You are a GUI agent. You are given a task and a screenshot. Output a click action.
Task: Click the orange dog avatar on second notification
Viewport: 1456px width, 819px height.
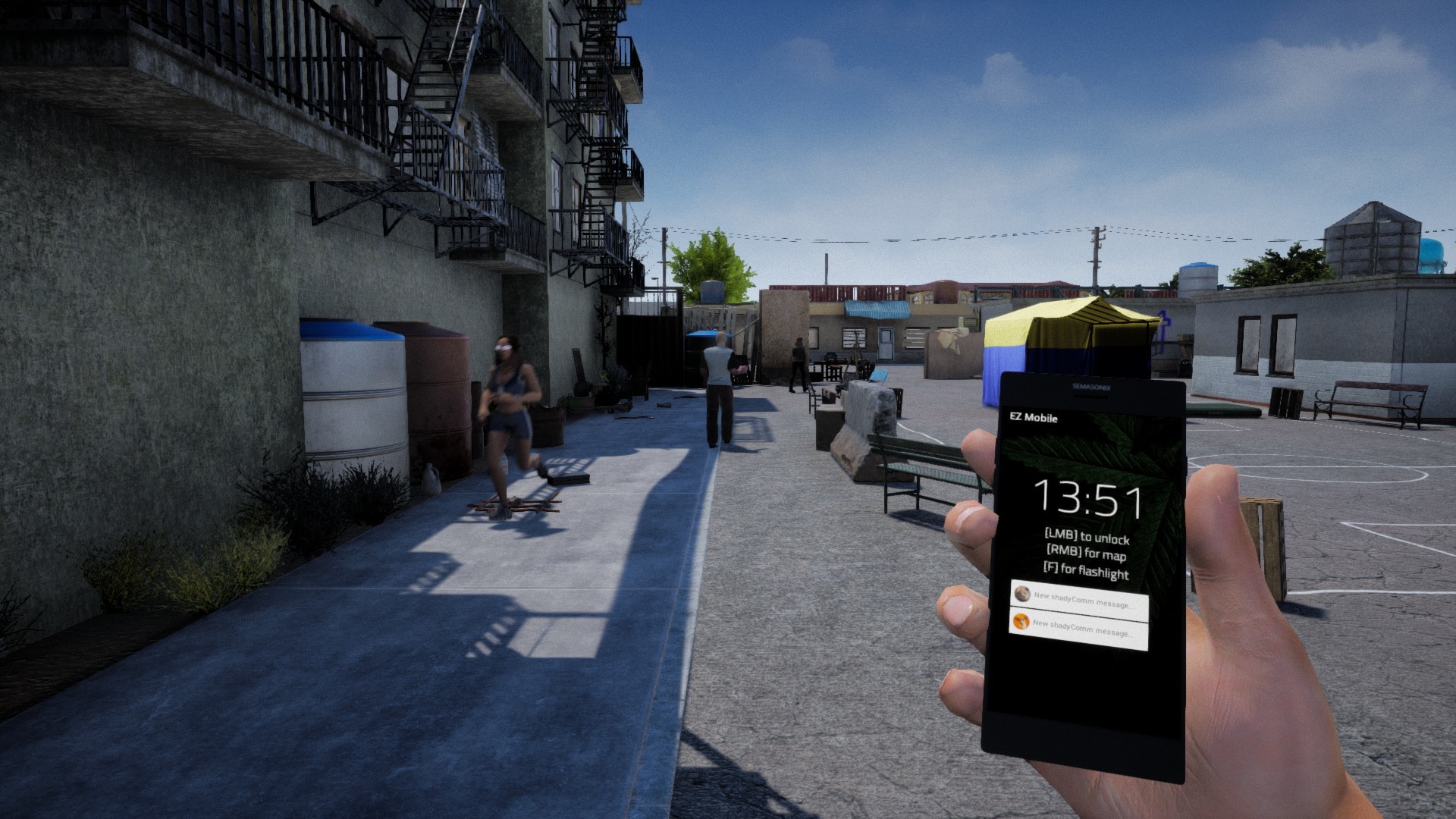1021,622
